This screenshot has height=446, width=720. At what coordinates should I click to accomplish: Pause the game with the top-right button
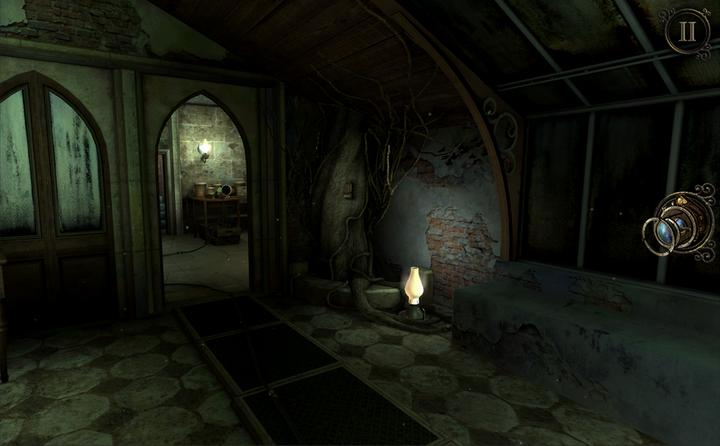687,31
